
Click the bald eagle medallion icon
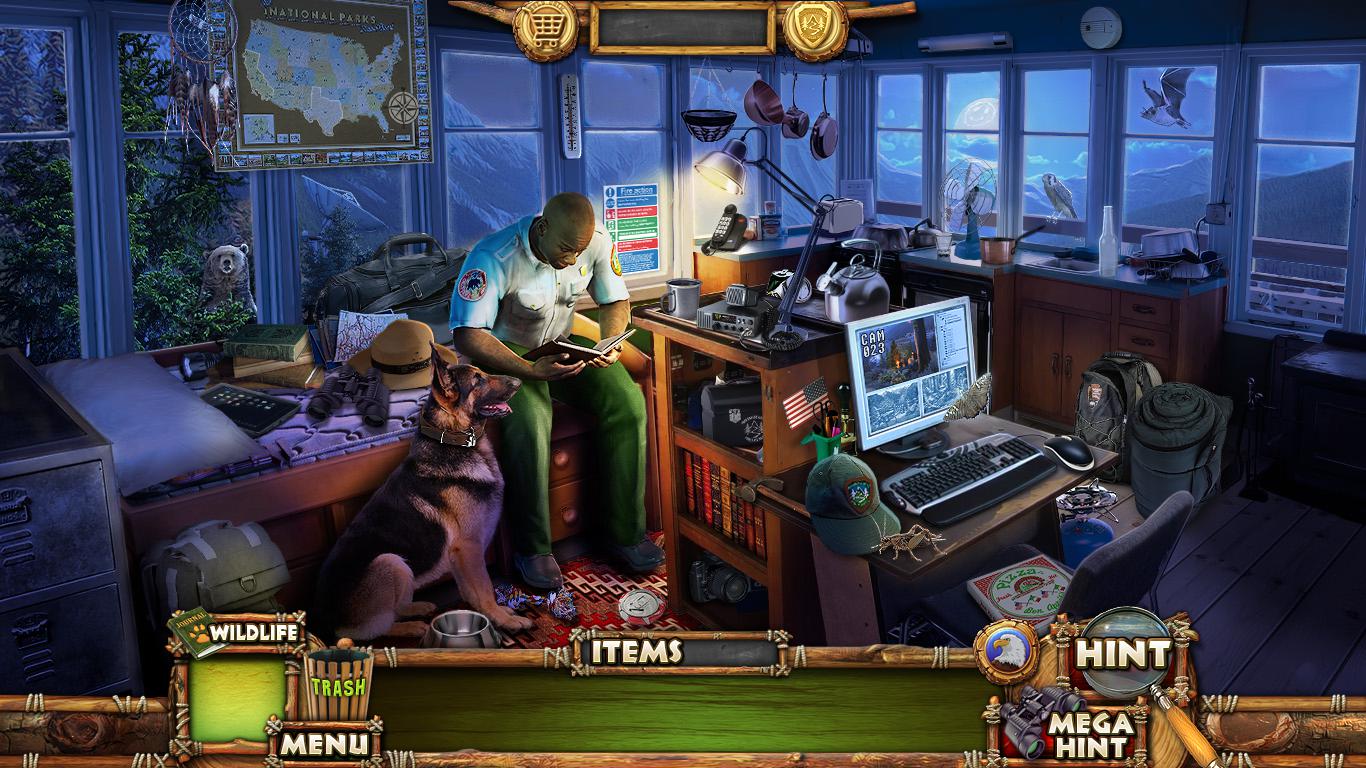(x=1005, y=651)
